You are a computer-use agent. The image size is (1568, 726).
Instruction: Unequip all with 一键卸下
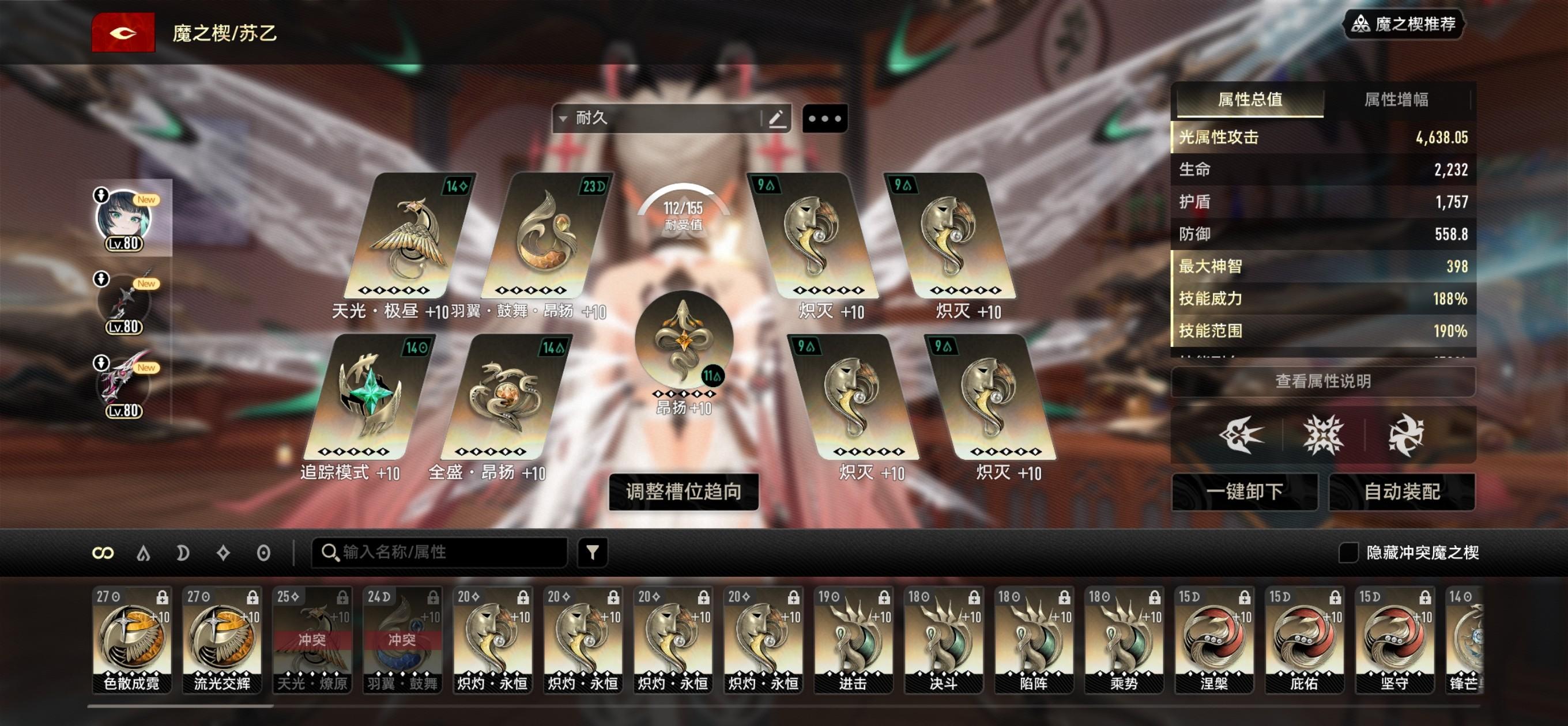tap(1244, 491)
